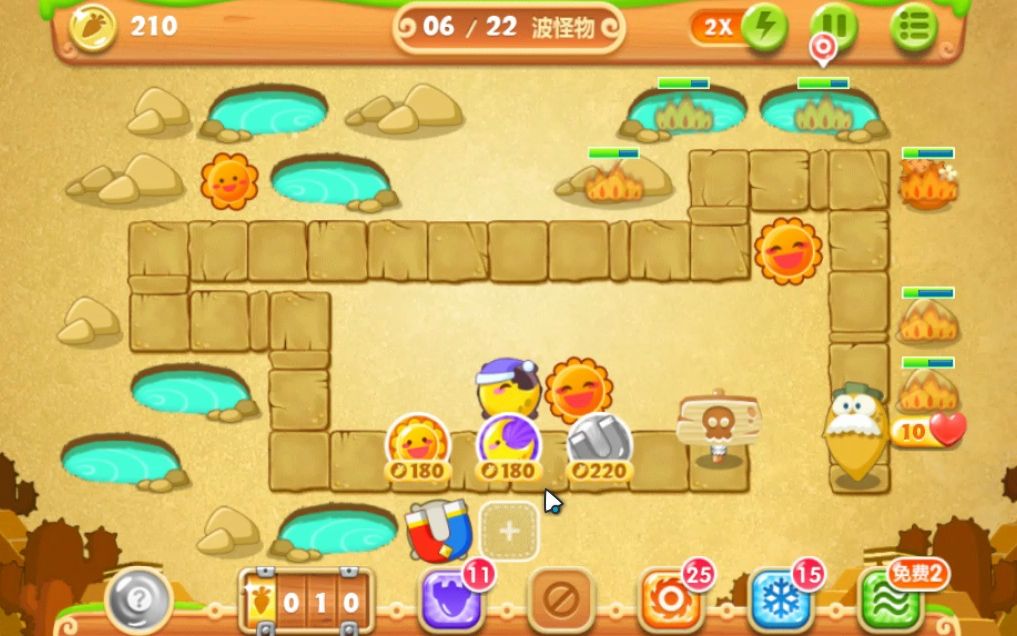
Task: Use the orange sawblade skill
Action: pos(670,600)
